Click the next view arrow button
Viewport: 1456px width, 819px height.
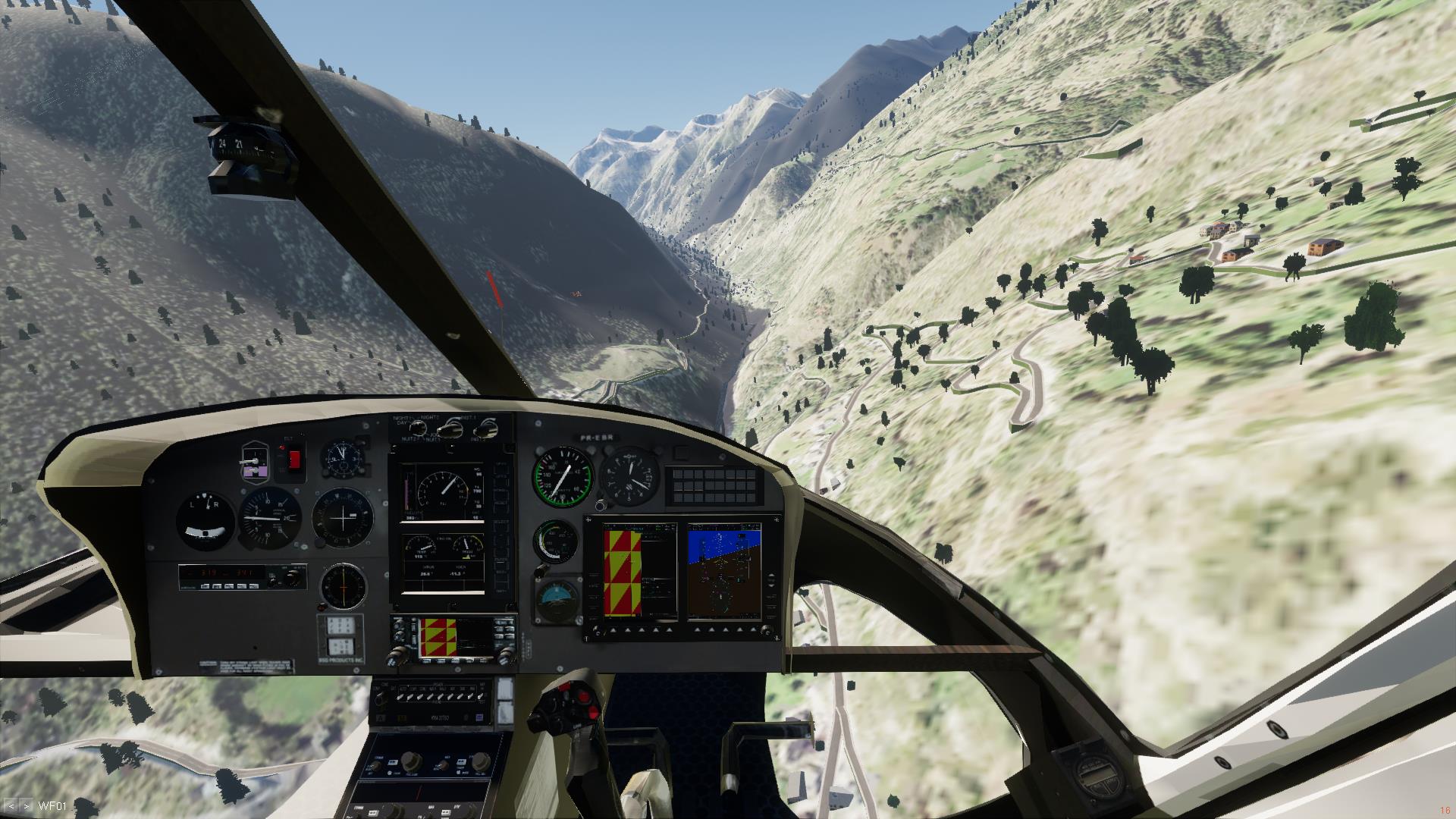click(x=27, y=805)
